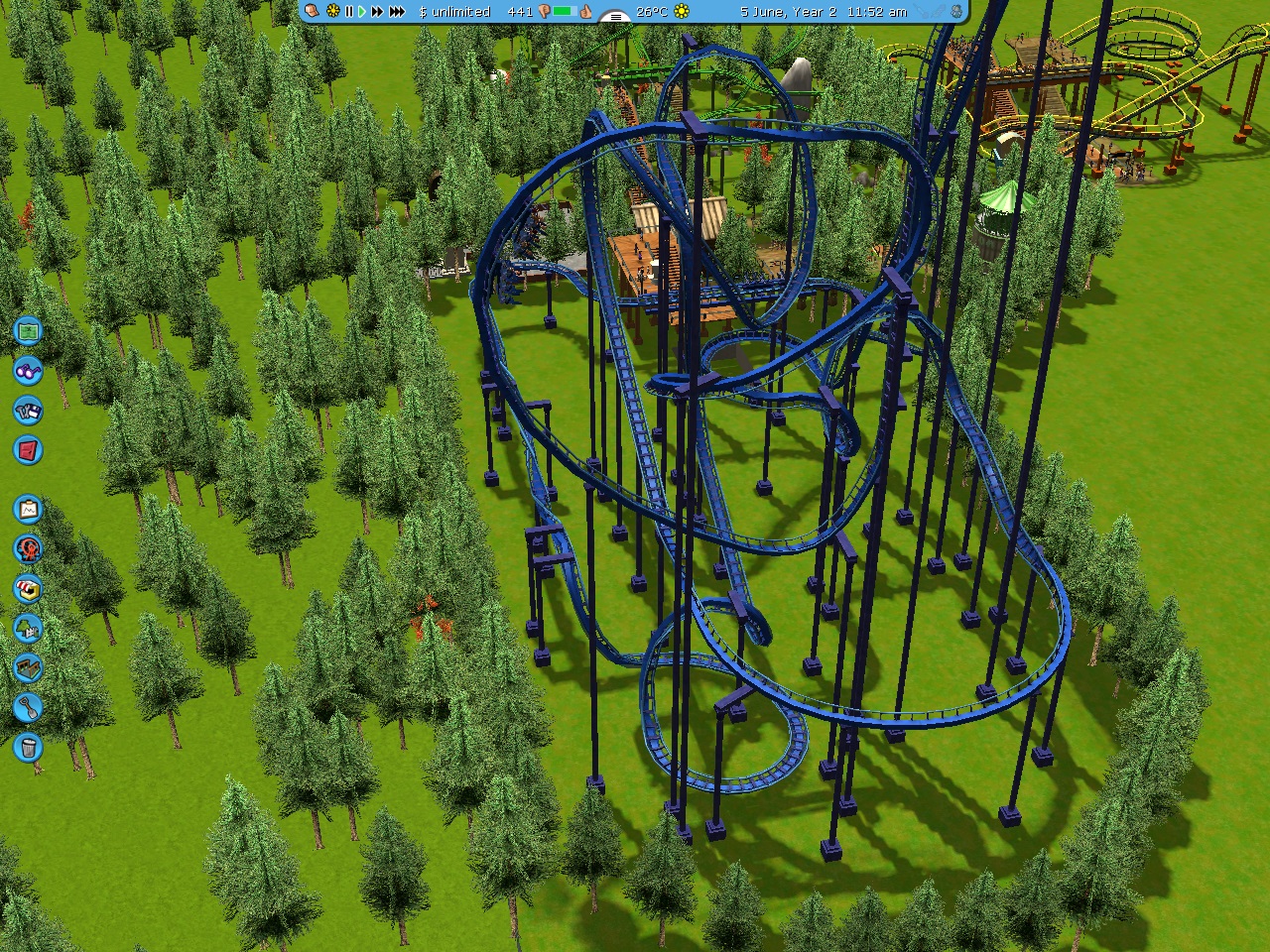Open the rides menu with Ferris wheel icon
Screen dimensions: 1270x952
coord(28,548)
